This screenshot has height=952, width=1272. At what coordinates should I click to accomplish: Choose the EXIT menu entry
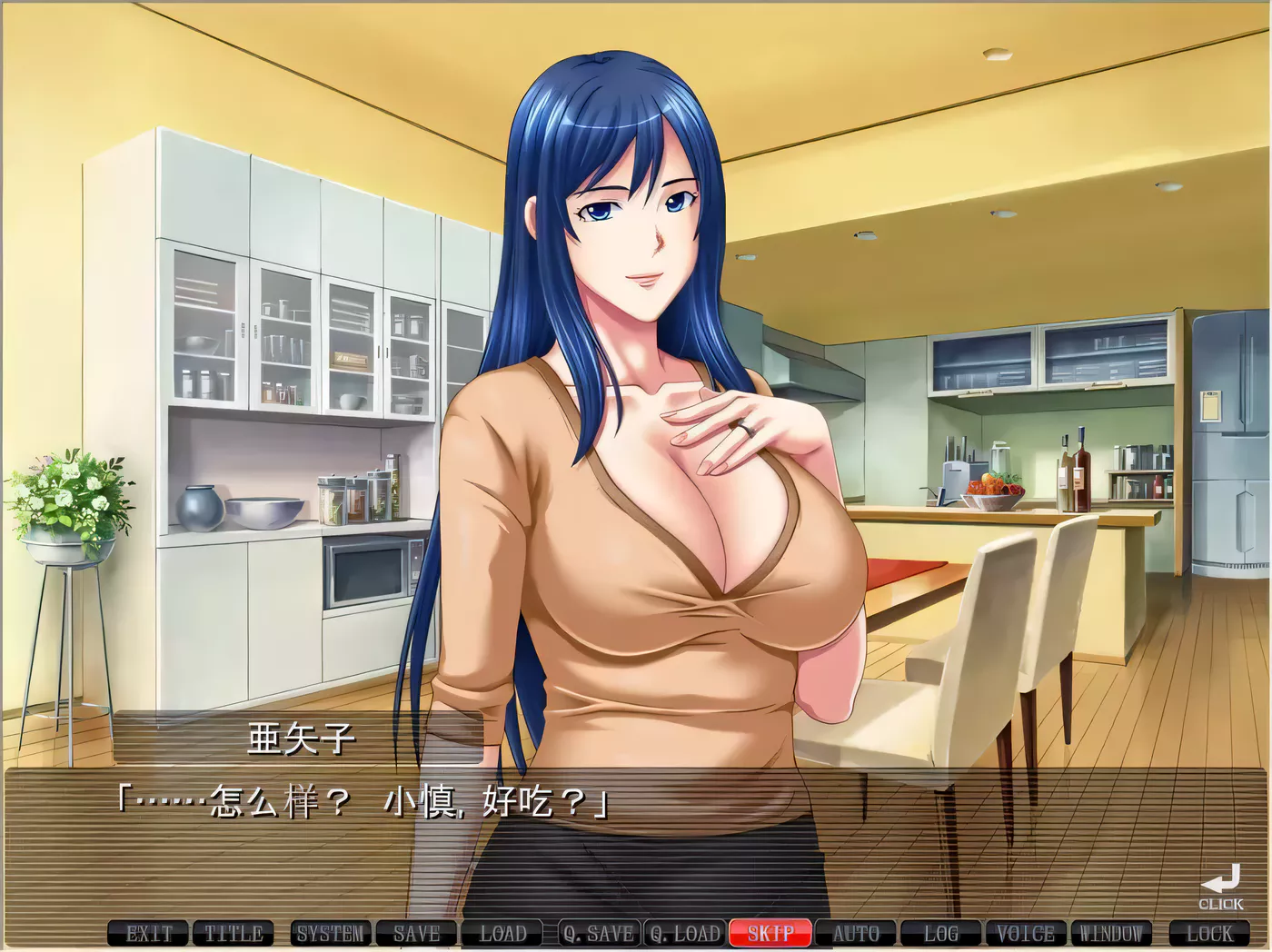pyautogui.click(x=151, y=933)
